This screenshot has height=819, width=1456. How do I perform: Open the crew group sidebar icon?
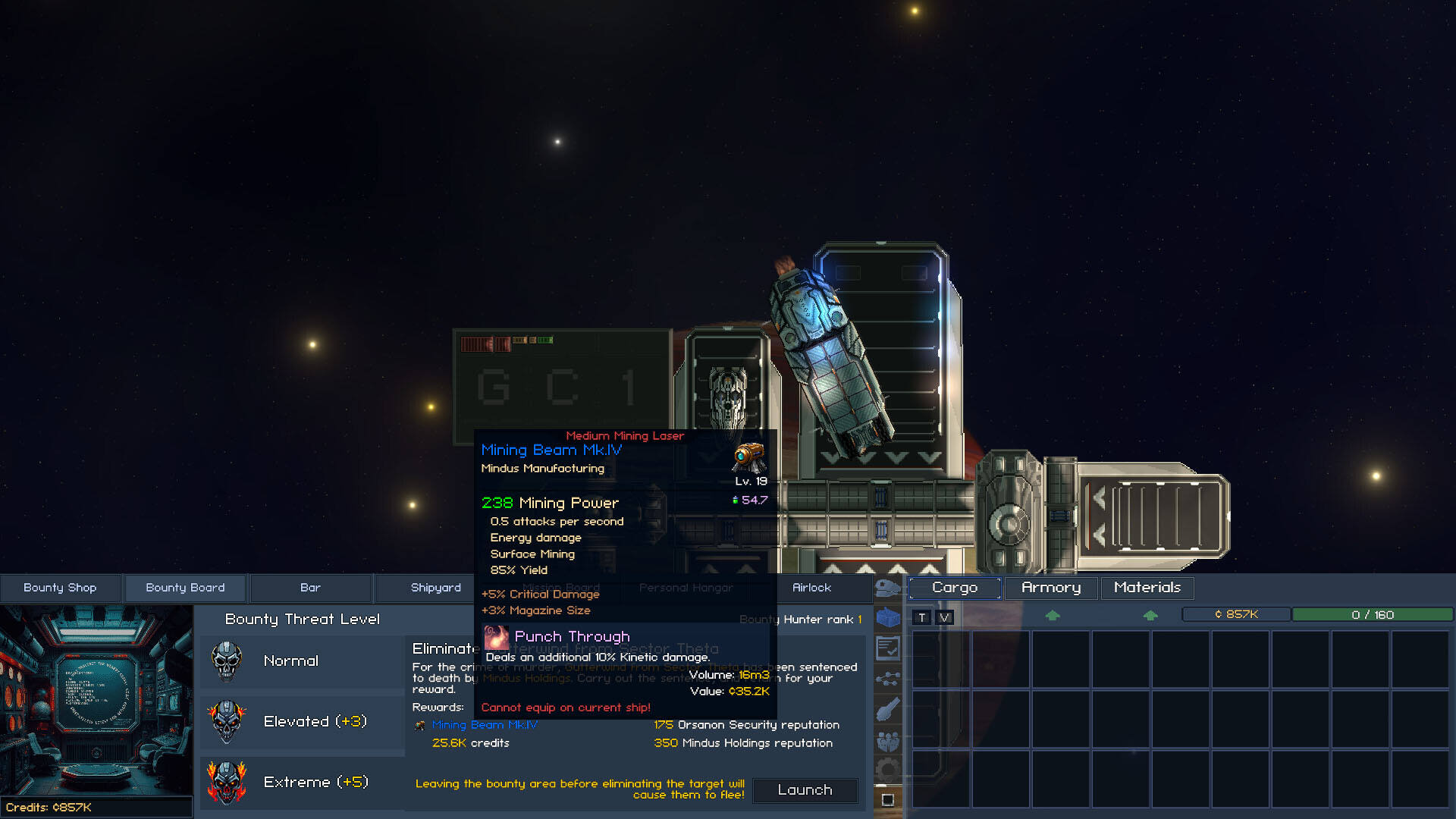[887, 741]
